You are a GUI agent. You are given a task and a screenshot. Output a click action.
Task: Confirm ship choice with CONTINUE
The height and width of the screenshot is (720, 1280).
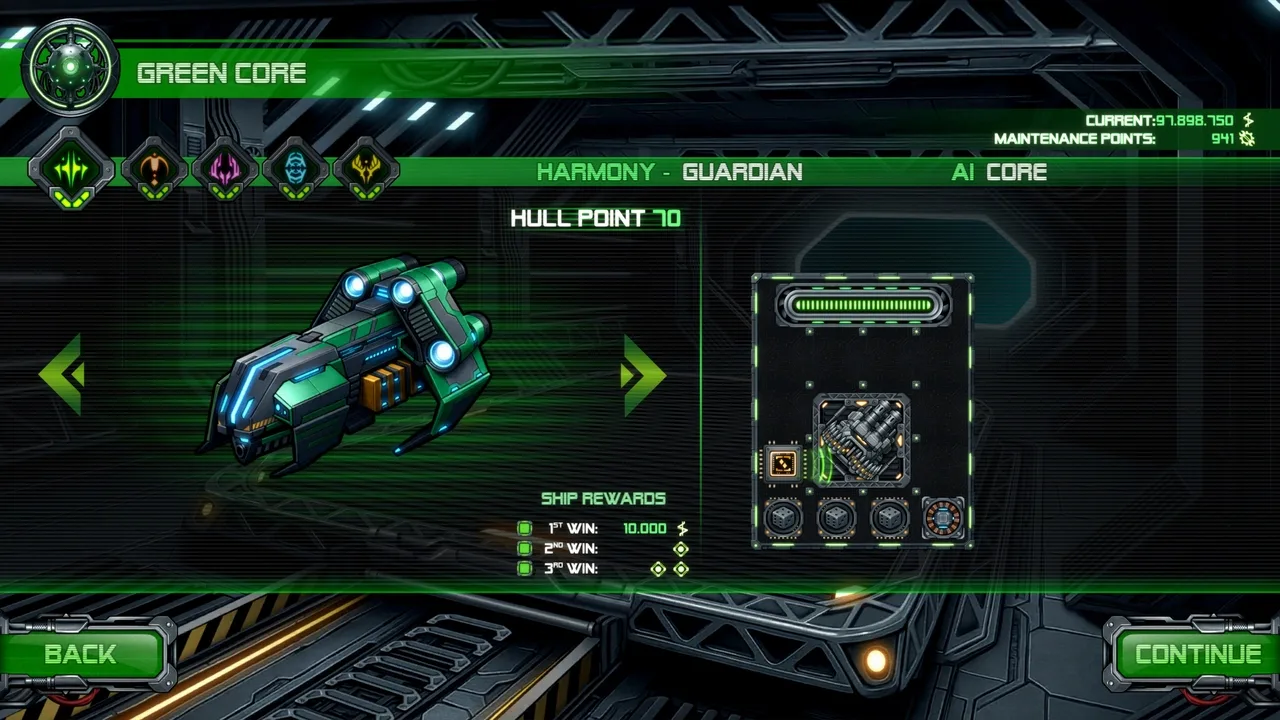pyautogui.click(x=1196, y=655)
